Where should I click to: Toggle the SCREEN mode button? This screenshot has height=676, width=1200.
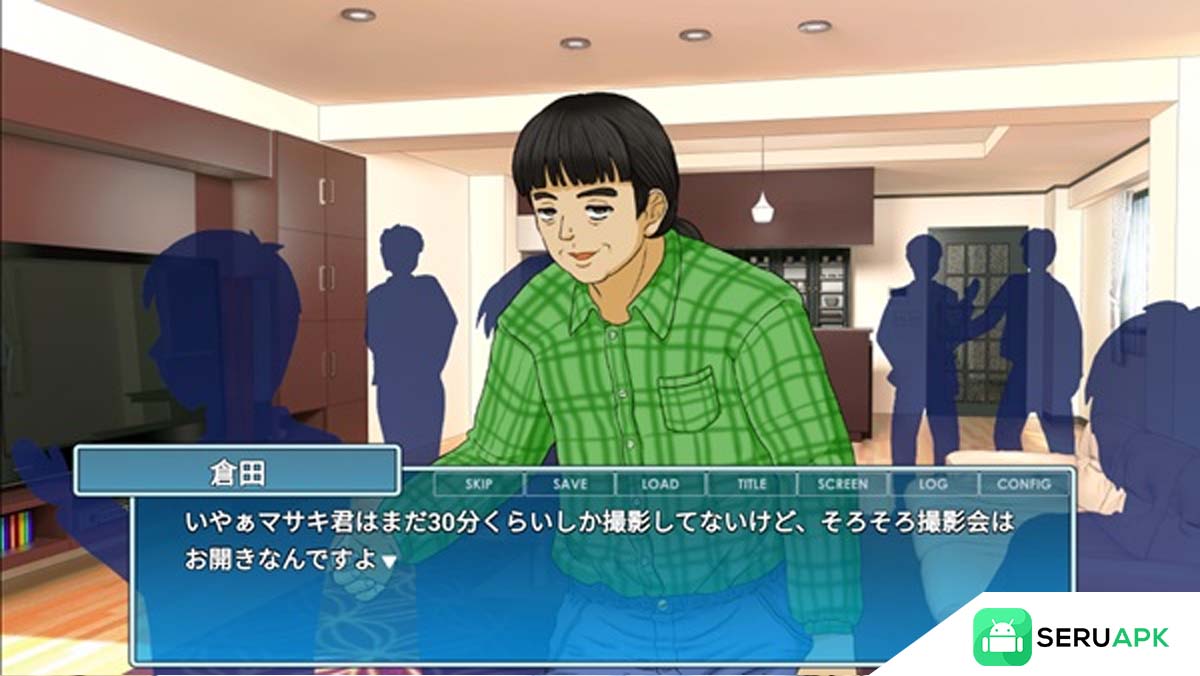[x=842, y=484]
